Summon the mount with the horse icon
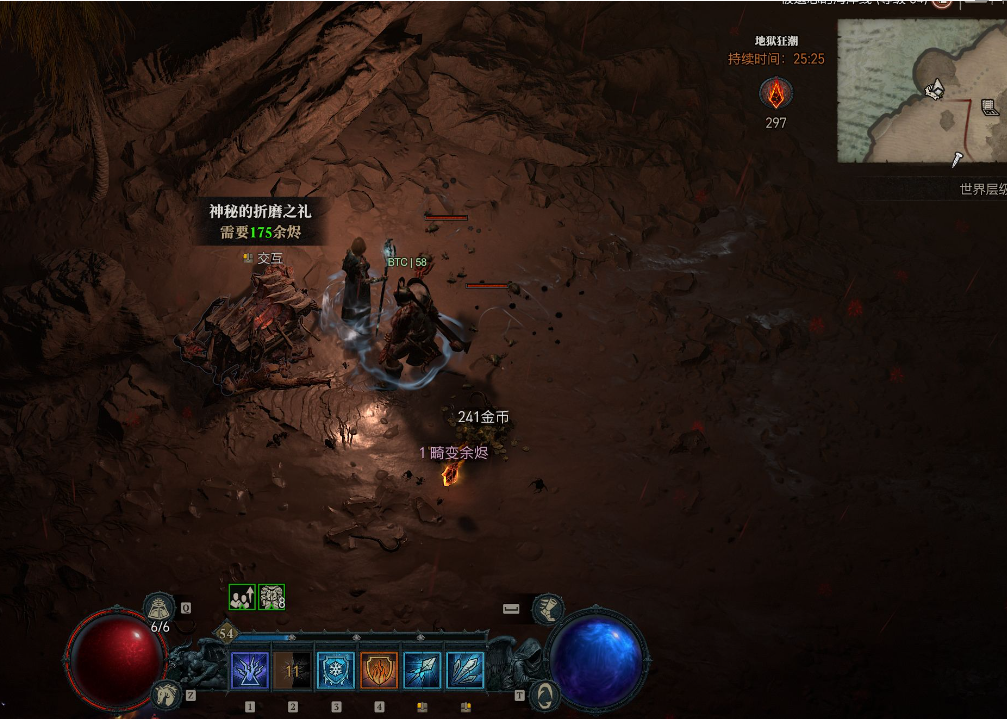The height and width of the screenshot is (719, 1007). (x=165, y=693)
